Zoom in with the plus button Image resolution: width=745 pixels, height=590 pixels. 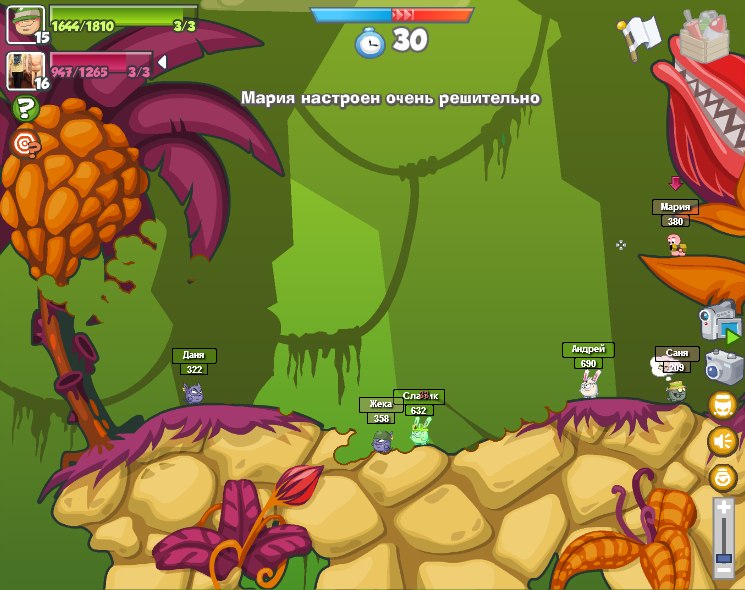tap(723, 508)
